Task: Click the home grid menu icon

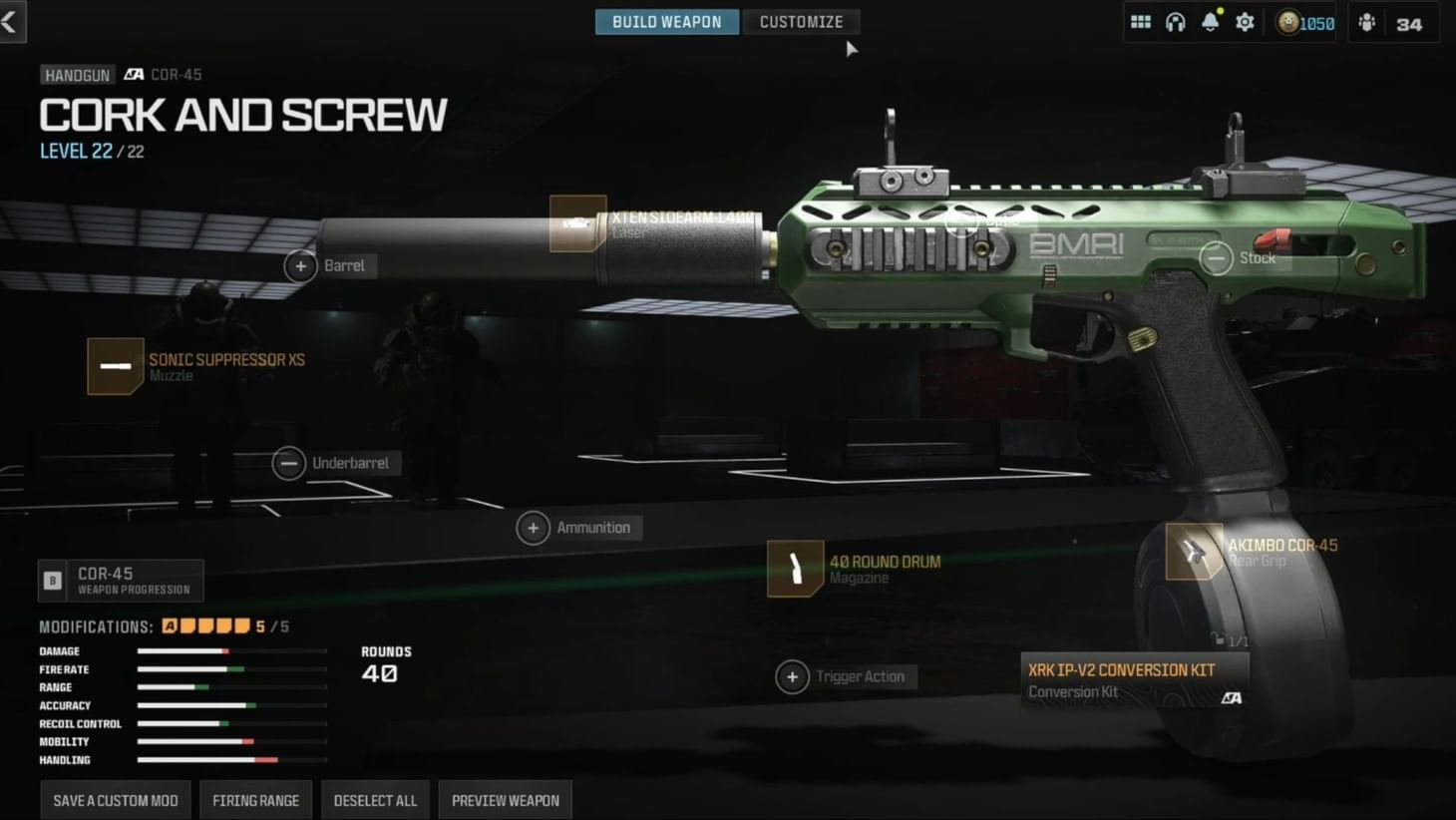Action: (x=1140, y=21)
